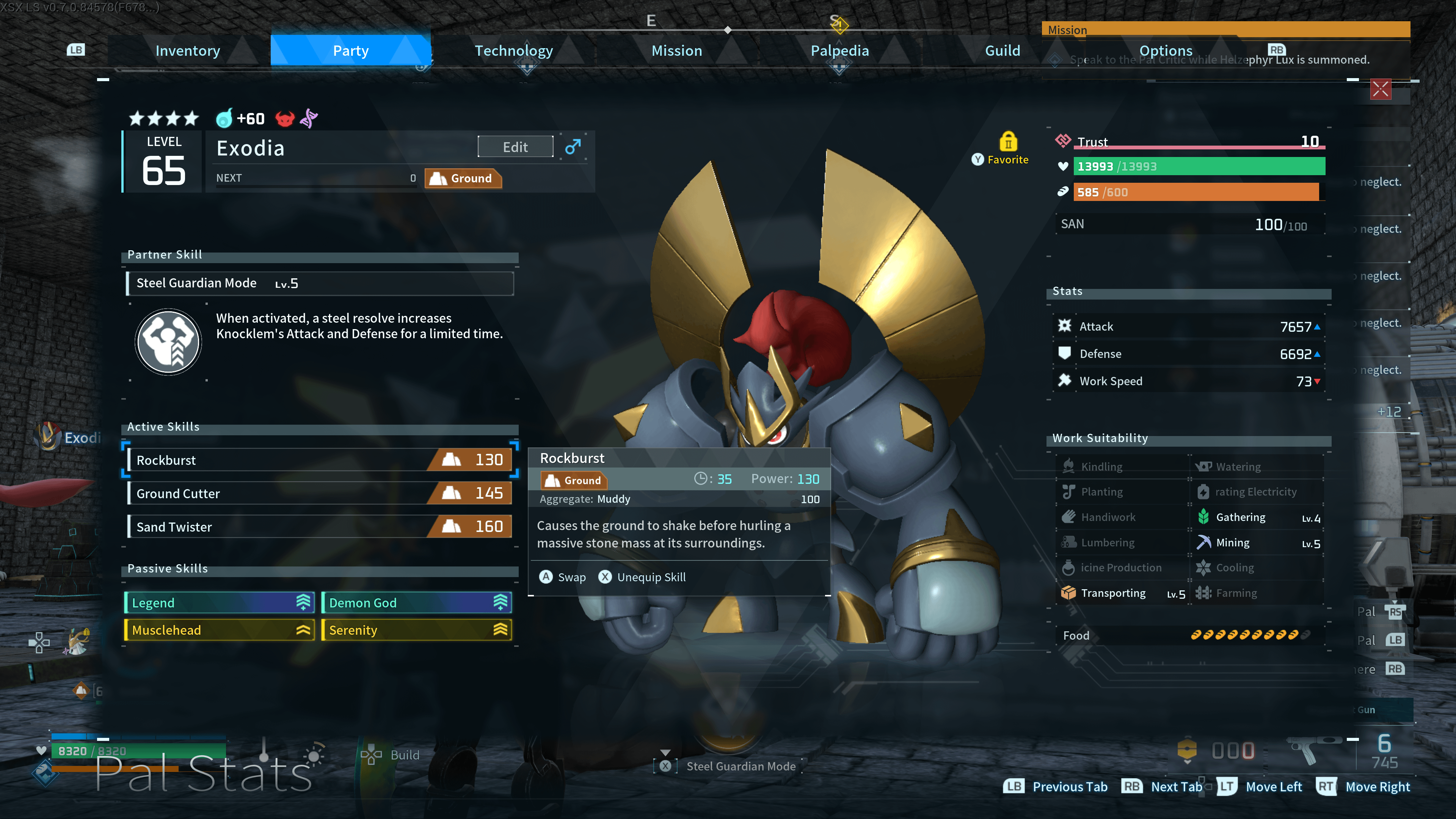1456x819 pixels.
Task: Go to the Mission tab
Action: [676, 51]
